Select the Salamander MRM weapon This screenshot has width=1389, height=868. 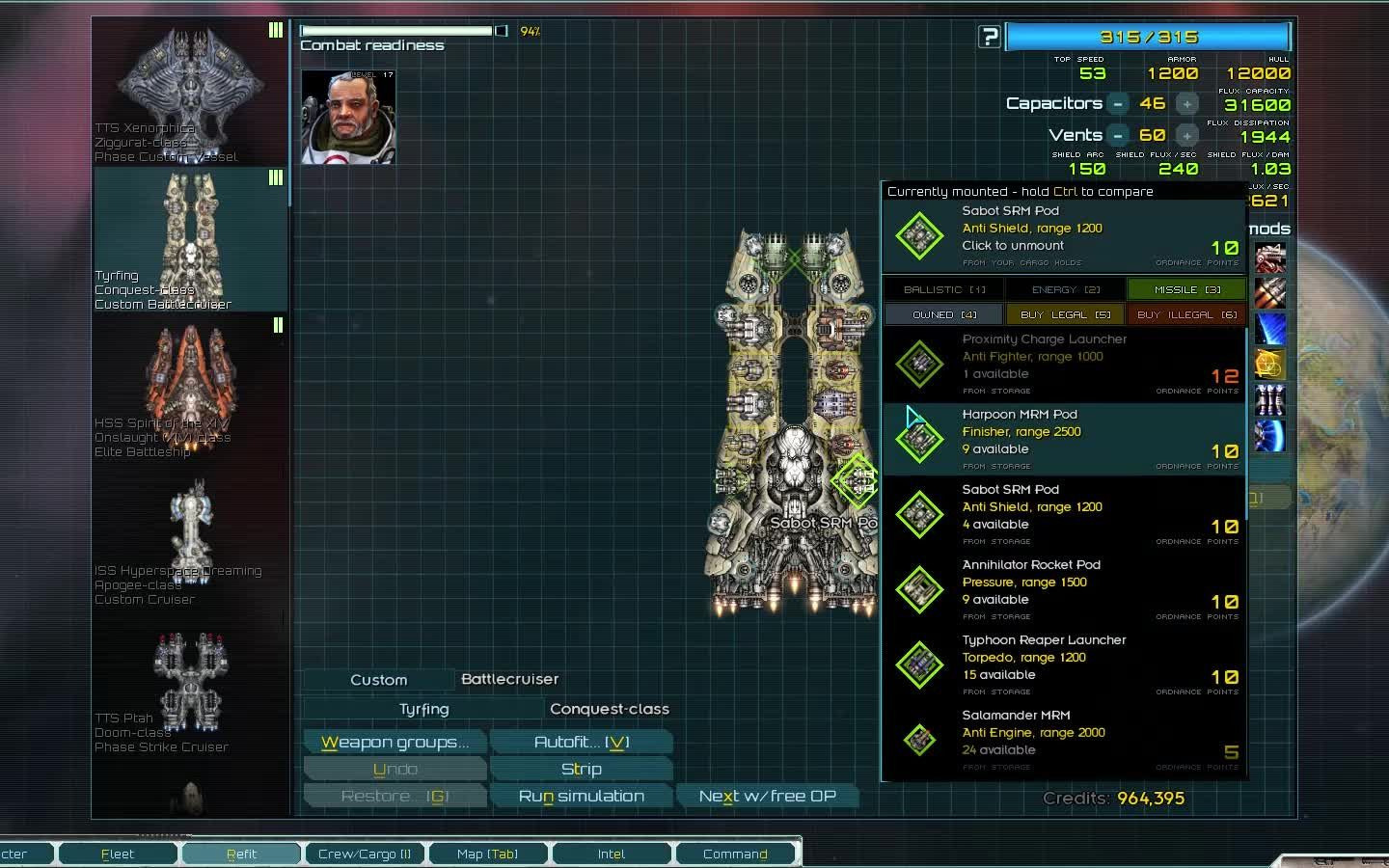(1061, 737)
